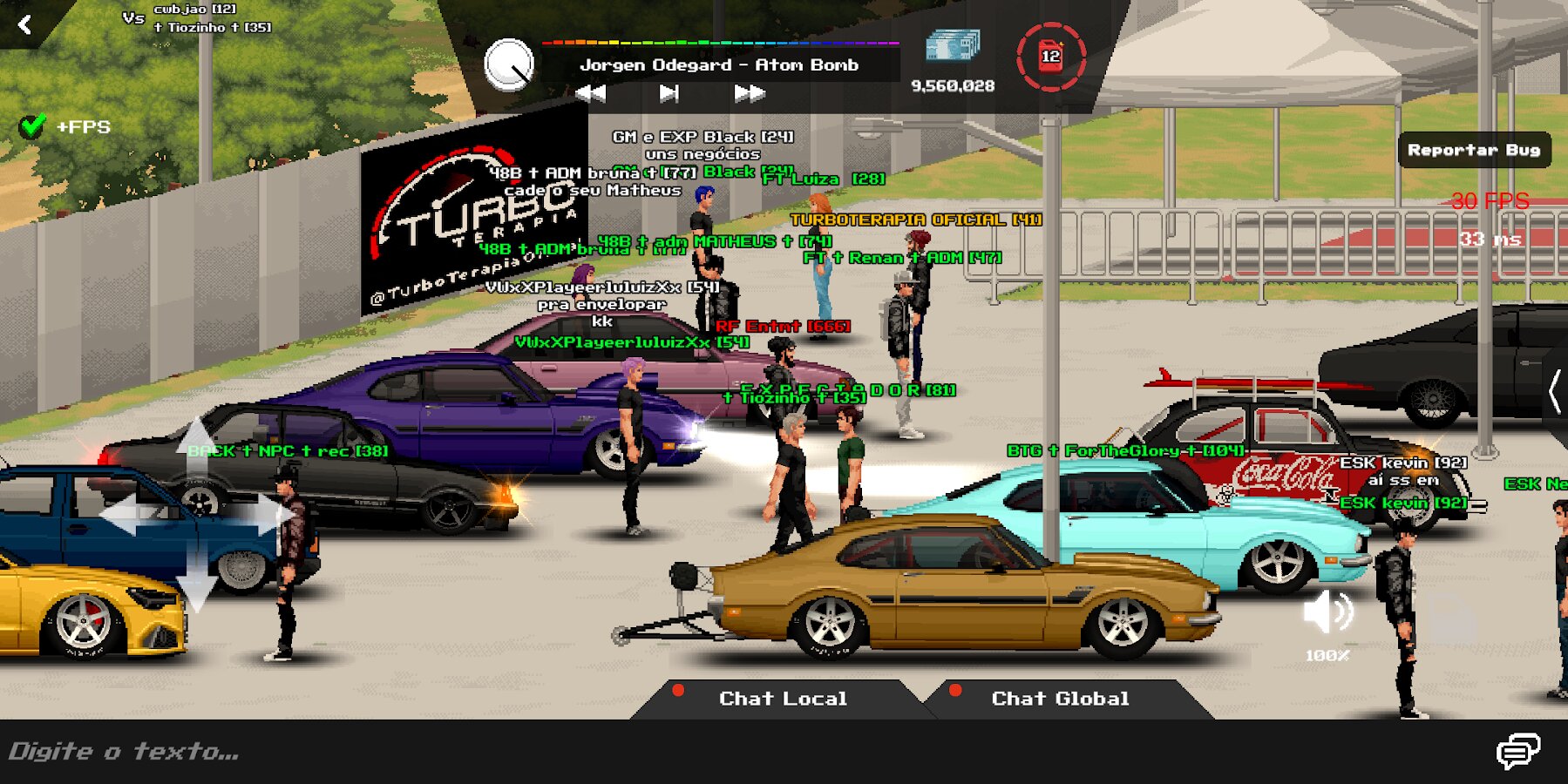This screenshot has width=1568, height=784.
Task: Toggle the speaker volume icon
Action: (x=1327, y=612)
